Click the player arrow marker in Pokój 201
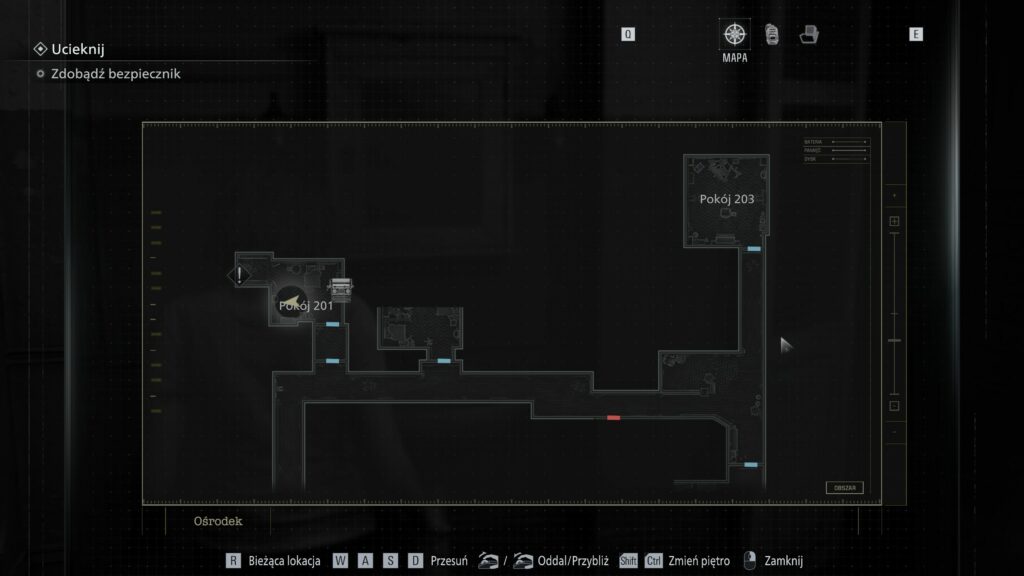Image resolution: width=1024 pixels, height=576 pixels. 290,303
